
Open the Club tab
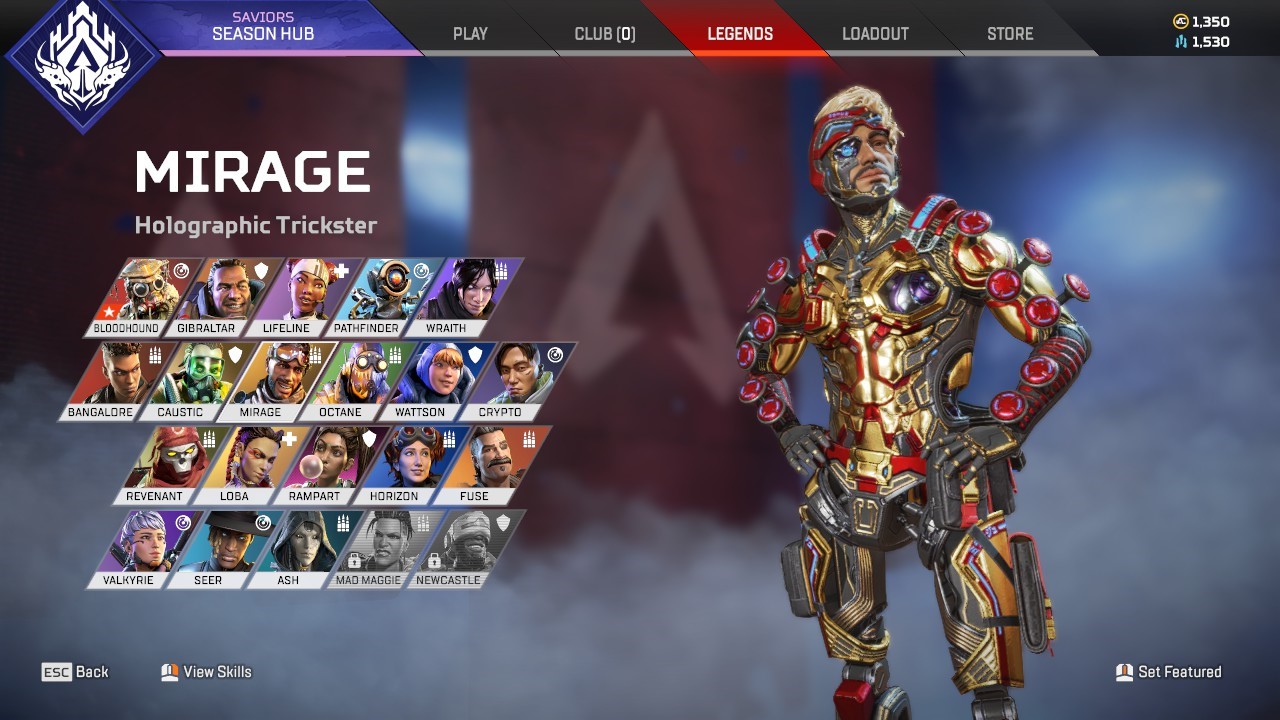coord(604,34)
